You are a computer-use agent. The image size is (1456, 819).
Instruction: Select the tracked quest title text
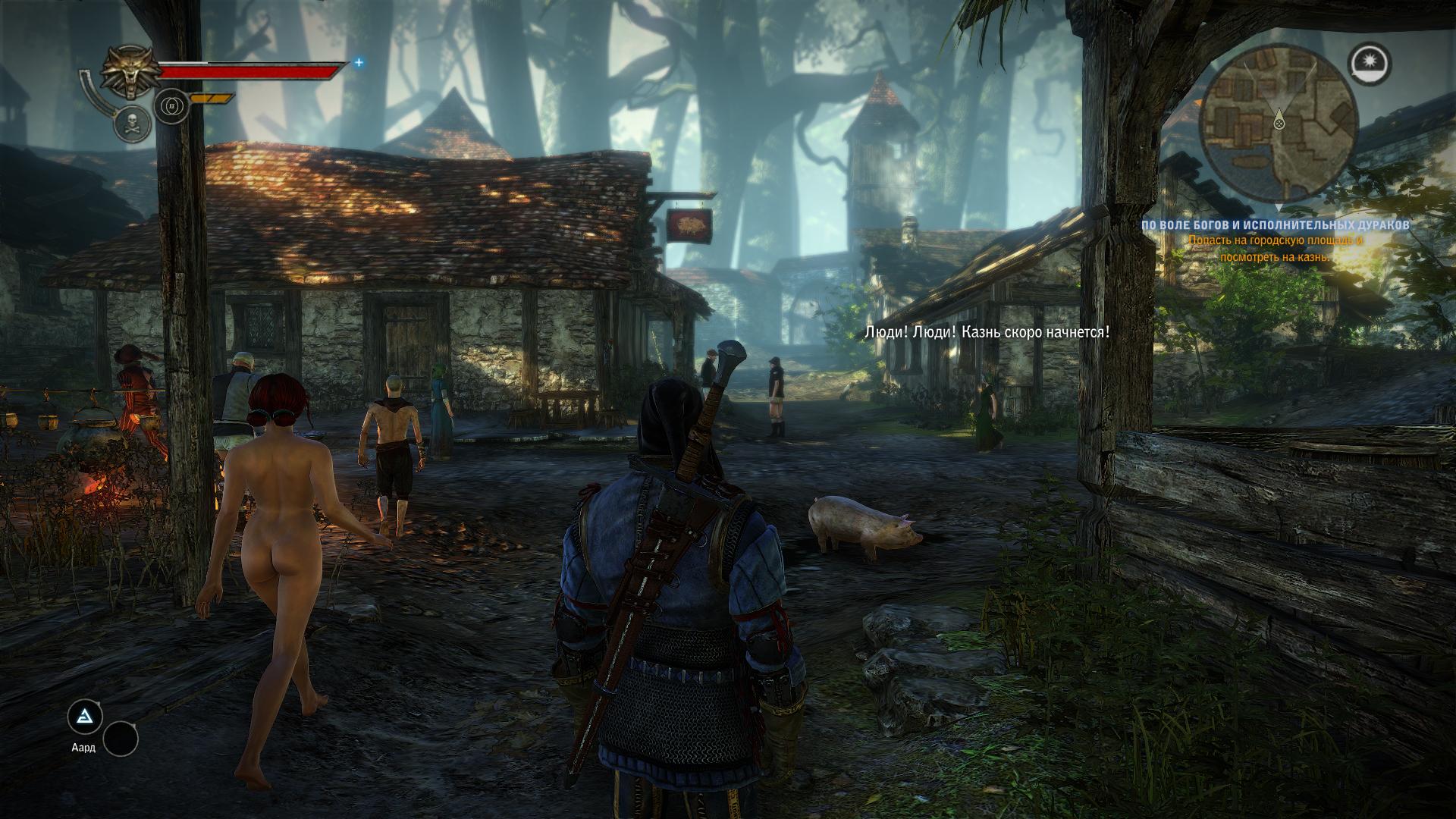1277,225
